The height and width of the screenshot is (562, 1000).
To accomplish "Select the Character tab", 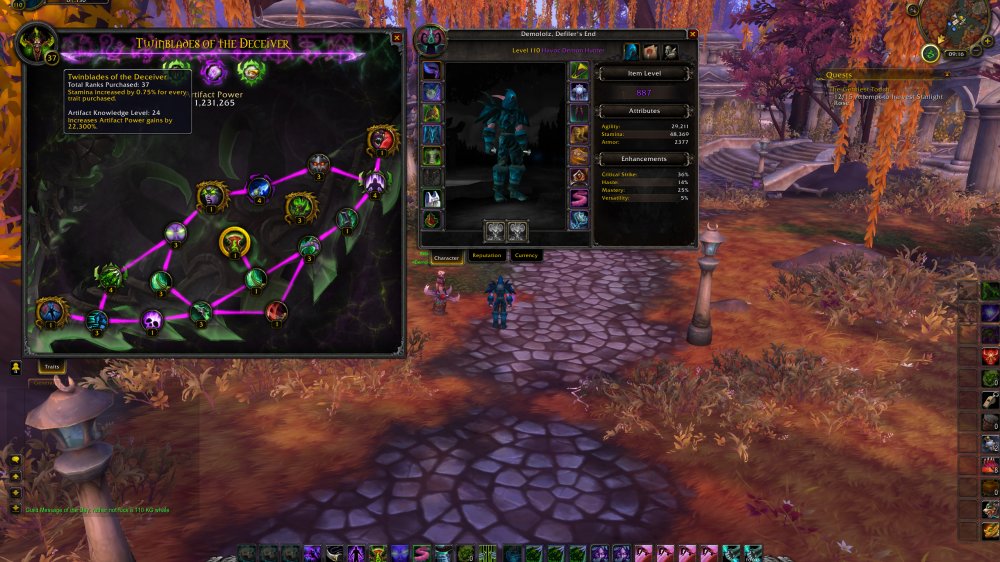I will pyautogui.click(x=446, y=257).
